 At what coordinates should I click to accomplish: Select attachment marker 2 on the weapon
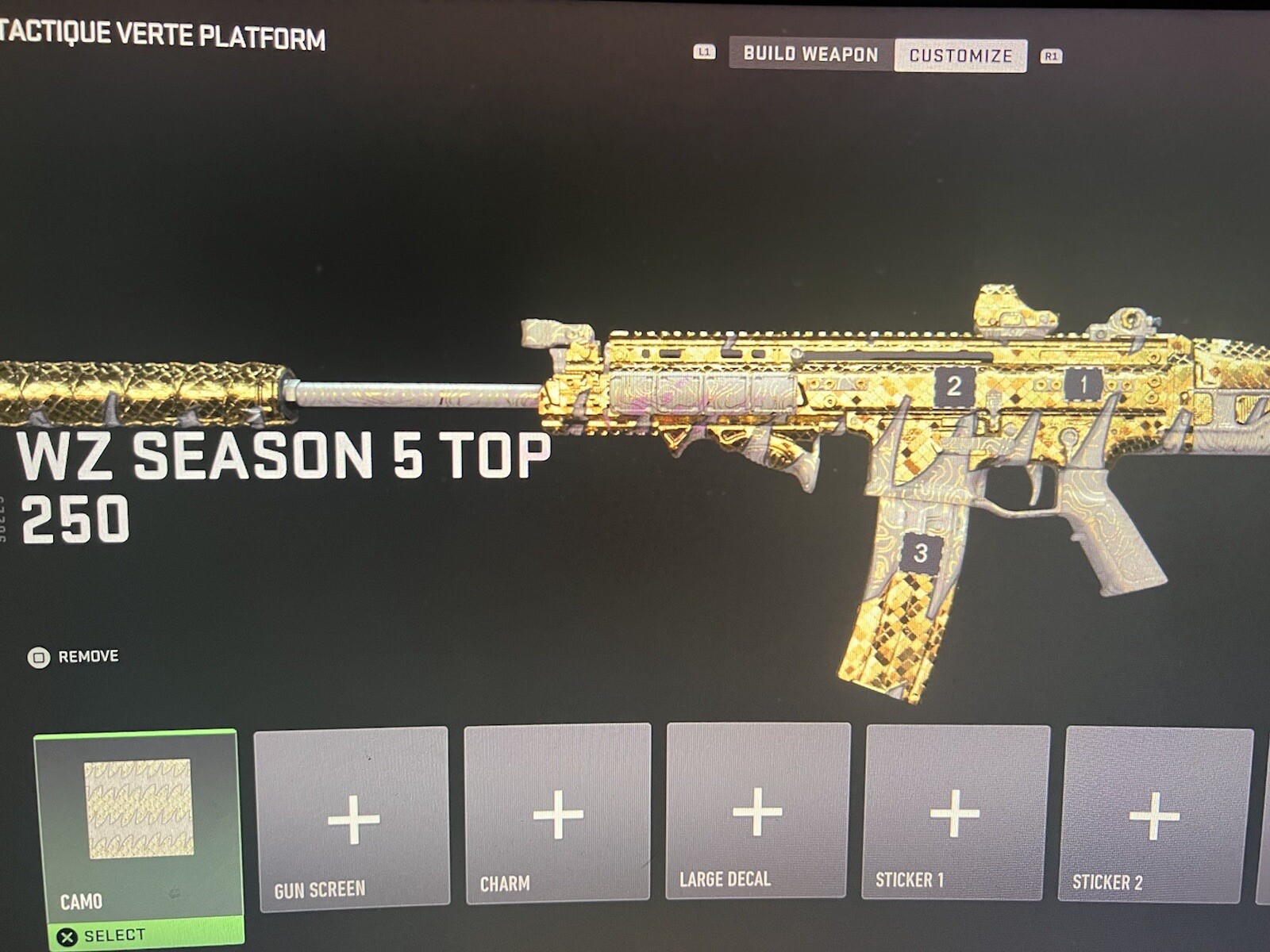point(952,387)
